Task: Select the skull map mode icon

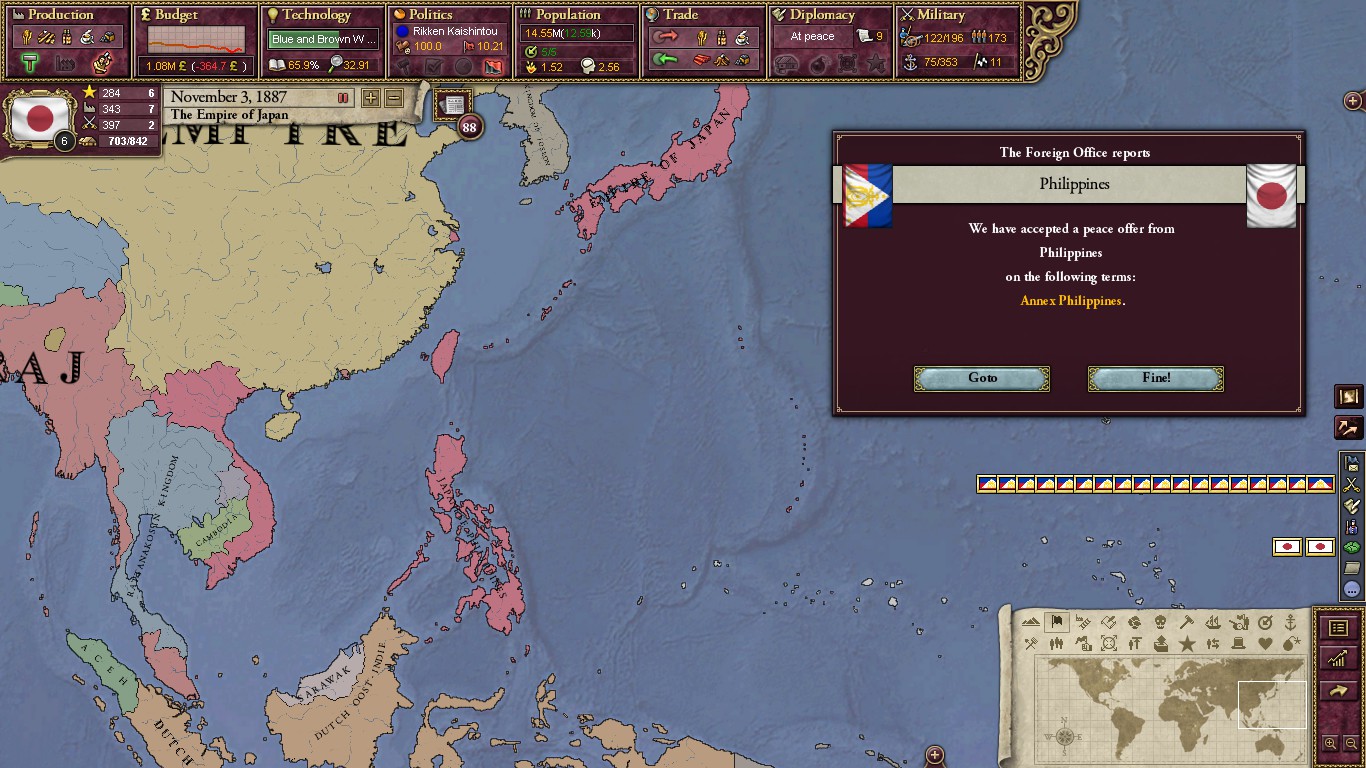Action: 1160,622
